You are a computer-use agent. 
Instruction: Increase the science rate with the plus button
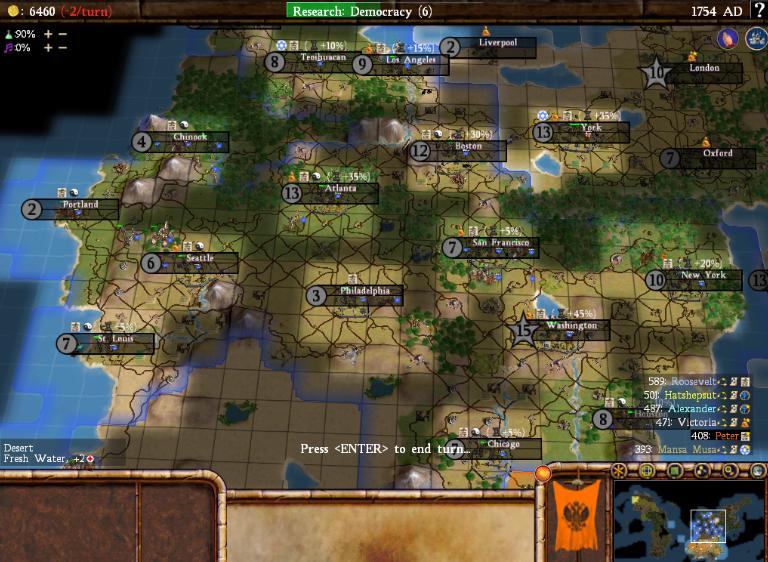click(x=46, y=34)
